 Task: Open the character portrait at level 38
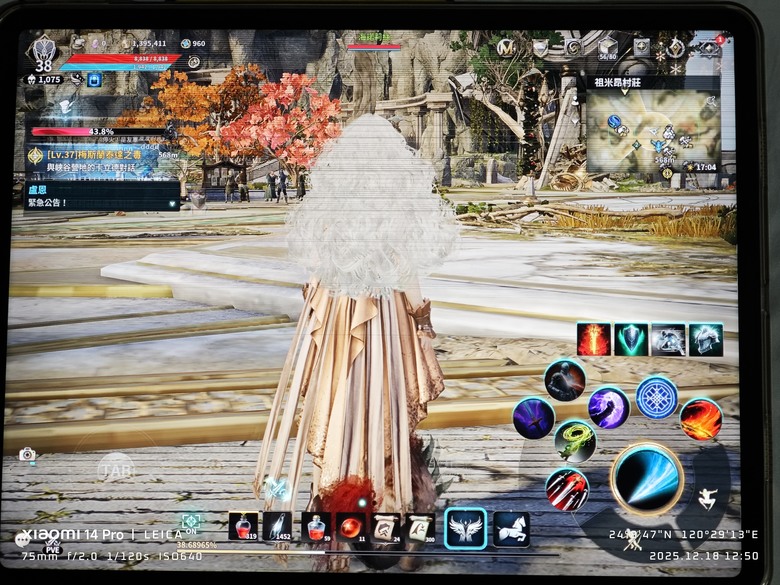click(x=43, y=50)
